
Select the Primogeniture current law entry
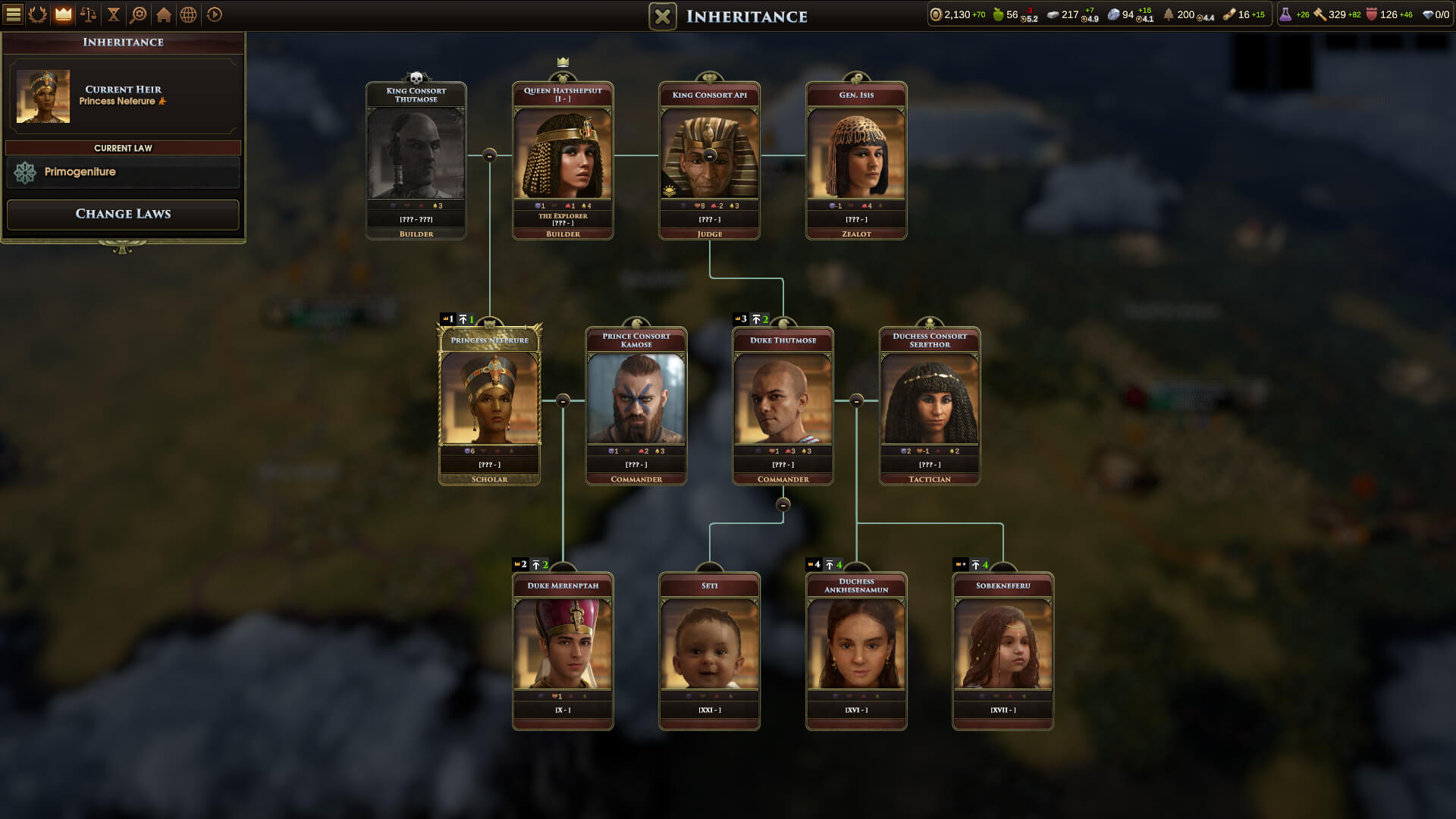(x=122, y=172)
